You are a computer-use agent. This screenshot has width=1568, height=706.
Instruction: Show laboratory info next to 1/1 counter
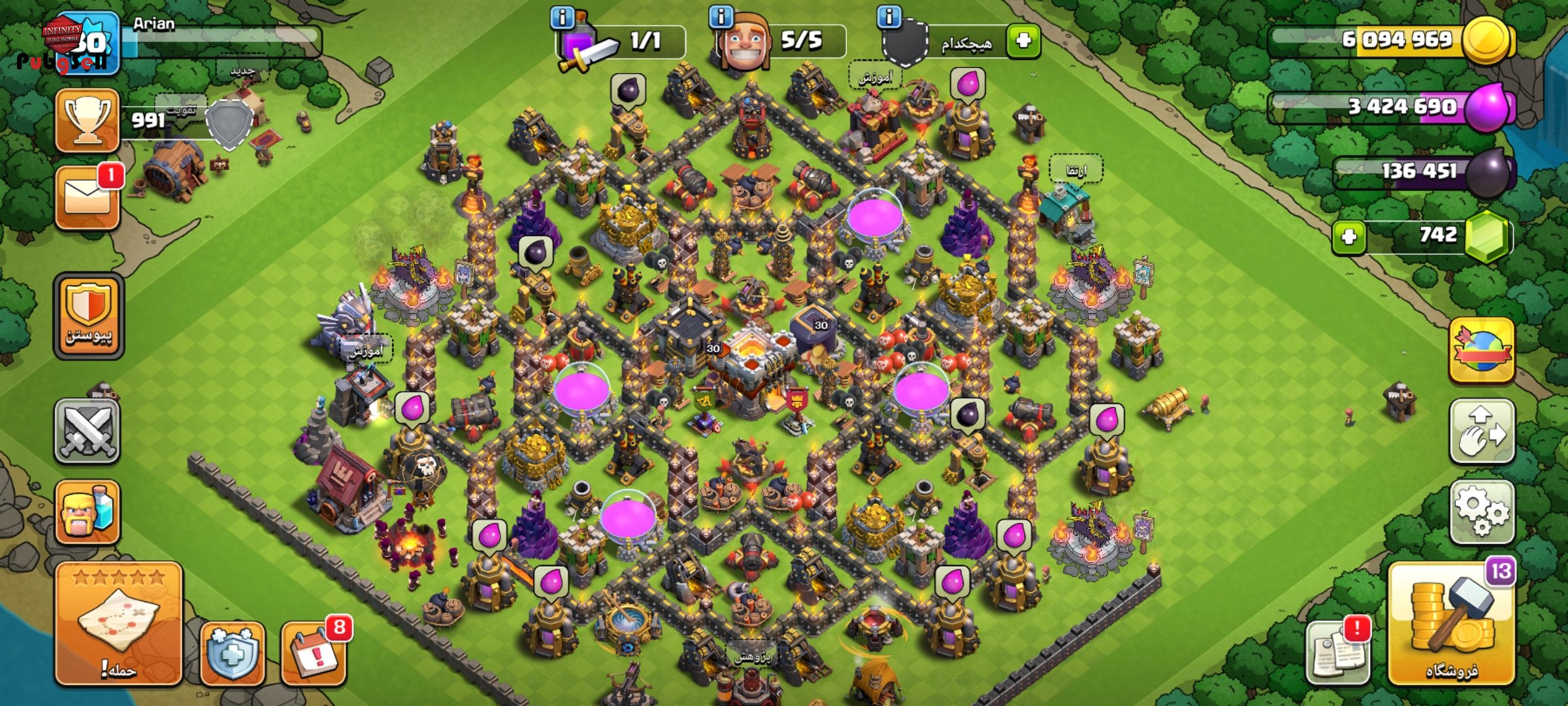[x=563, y=17]
